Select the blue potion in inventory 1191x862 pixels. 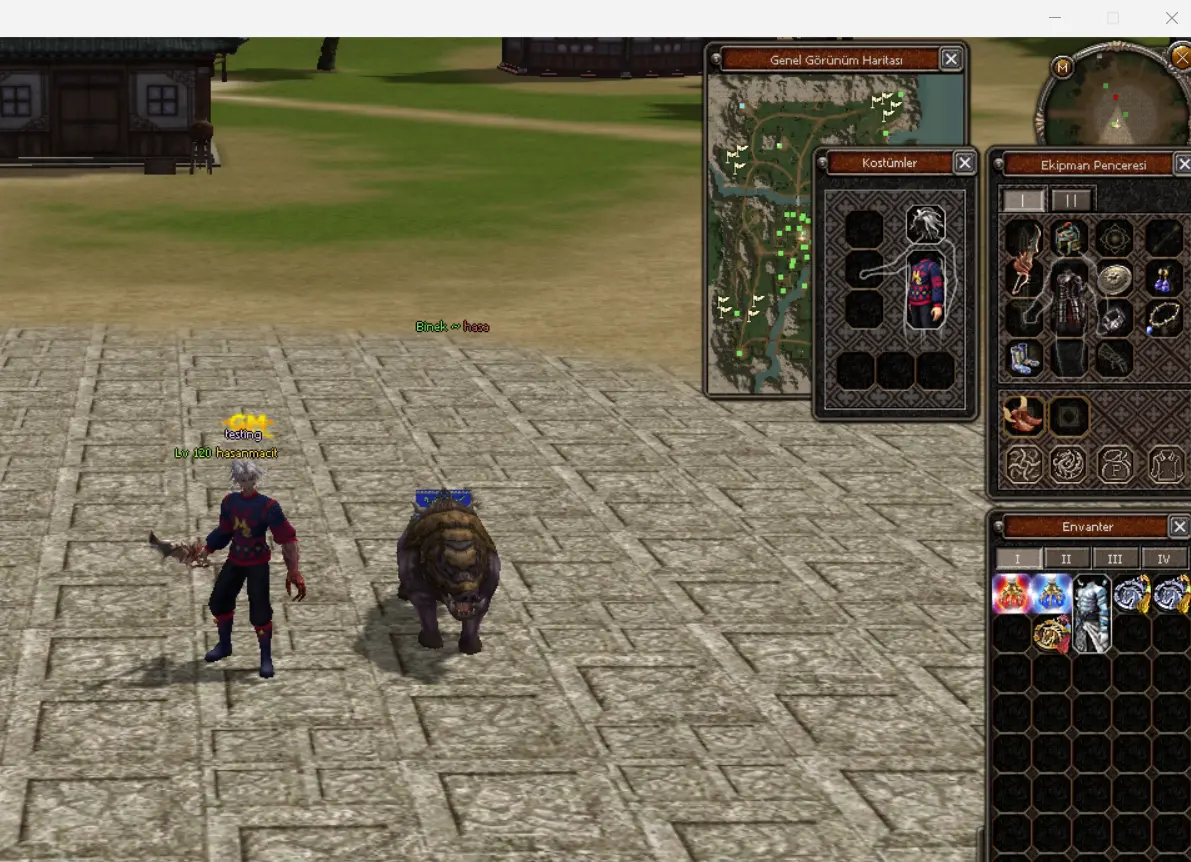point(1052,594)
